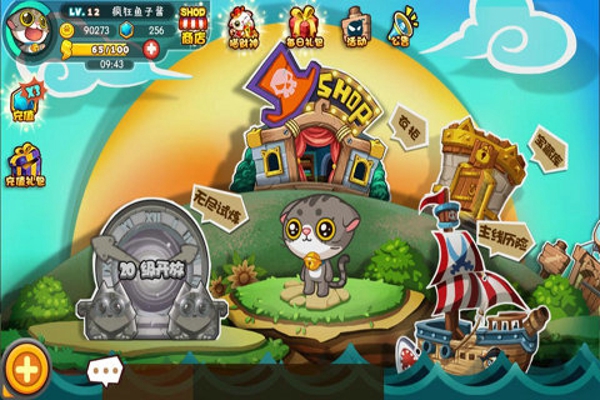This screenshot has width=600, height=400.
Task: Open the 商店 shop button in the top bar
Action: pyautogui.click(x=193, y=24)
